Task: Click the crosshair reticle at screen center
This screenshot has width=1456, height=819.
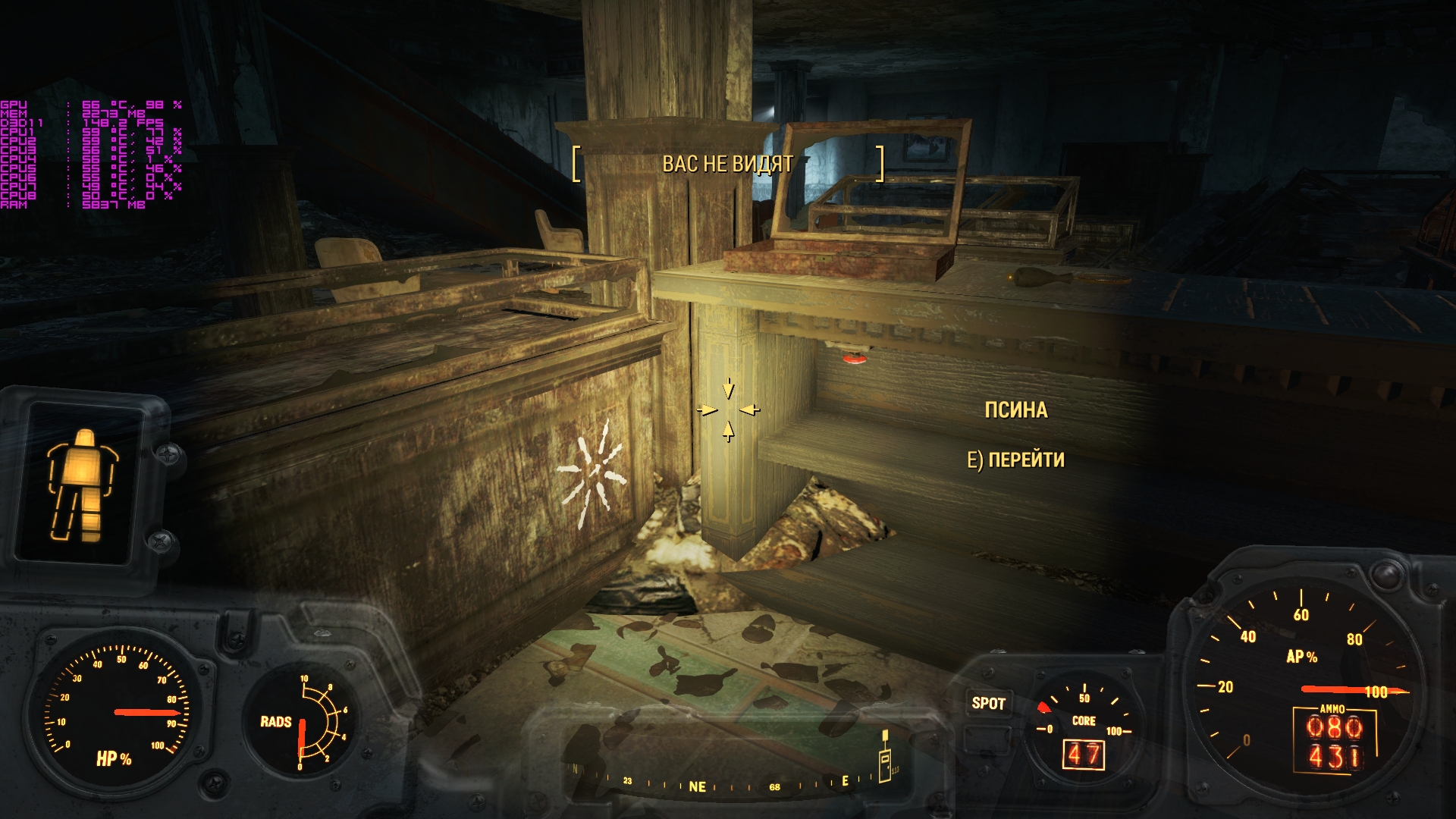Action: tap(730, 409)
